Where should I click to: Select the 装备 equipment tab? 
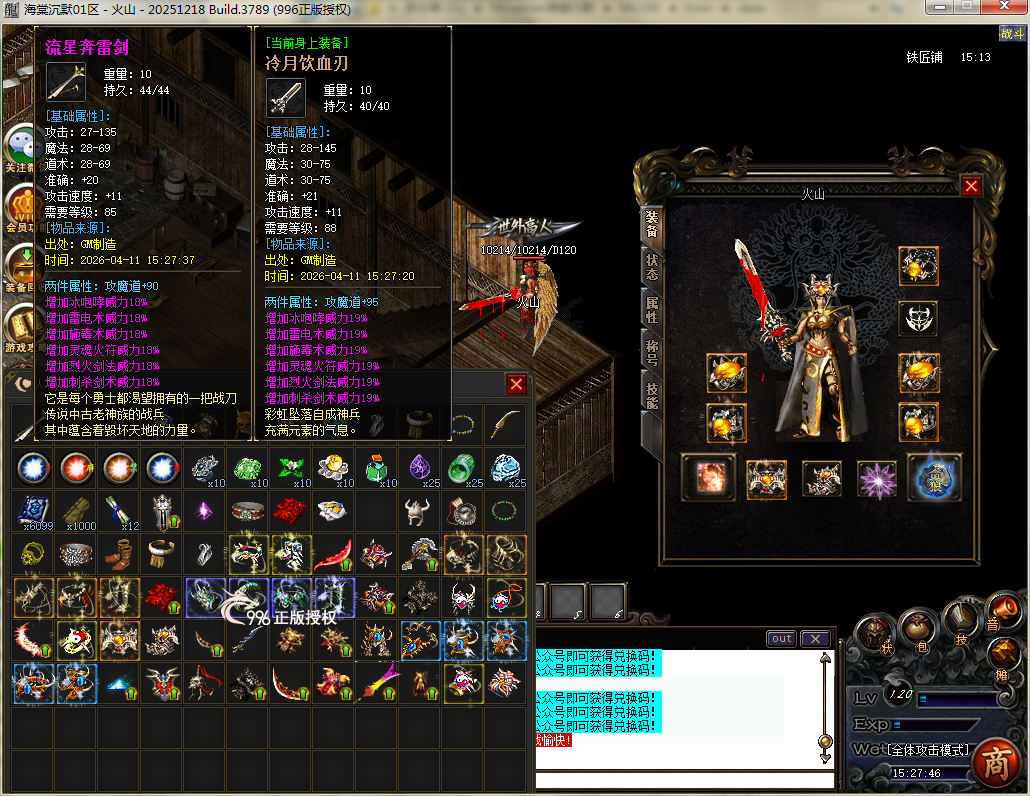click(x=652, y=224)
